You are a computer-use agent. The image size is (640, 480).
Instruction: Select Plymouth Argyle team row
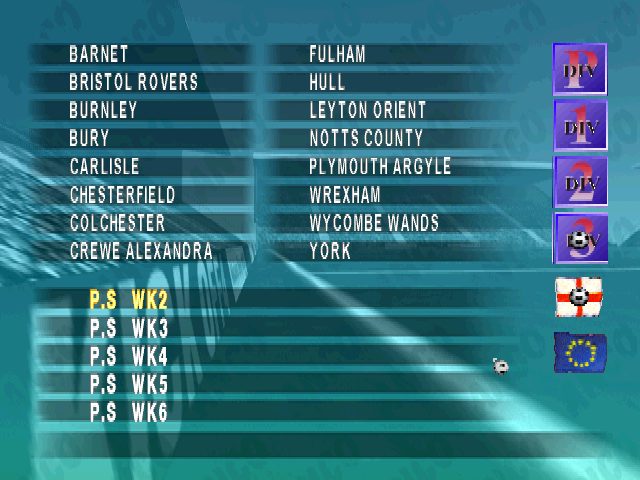click(380, 166)
